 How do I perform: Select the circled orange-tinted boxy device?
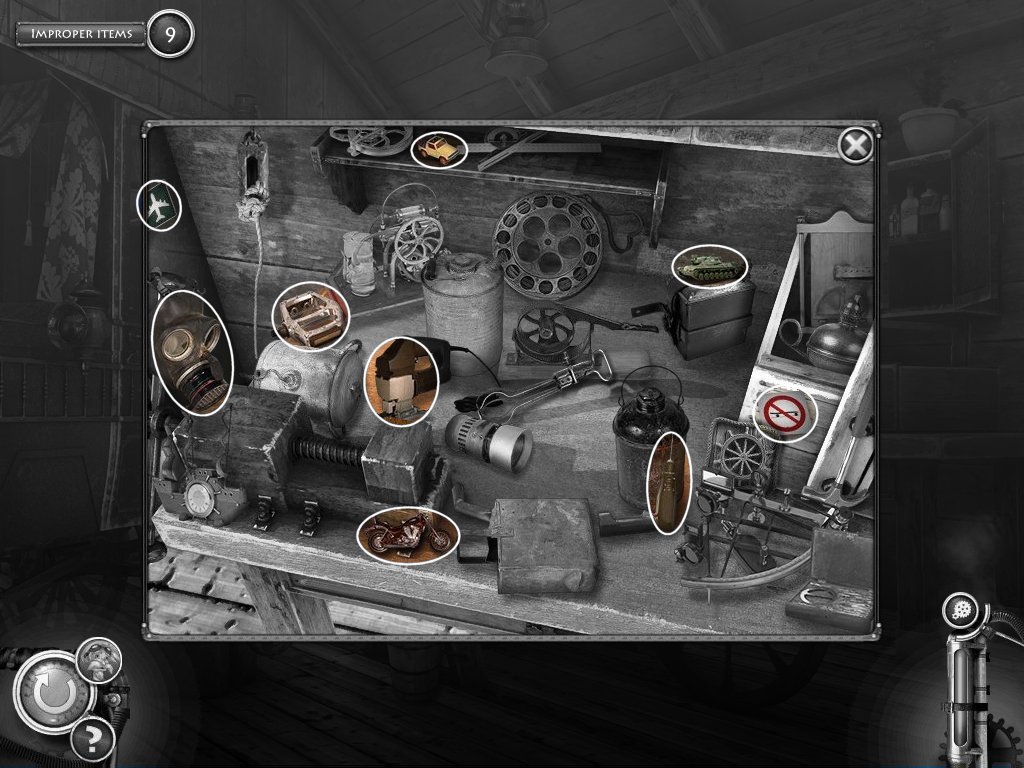click(403, 380)
